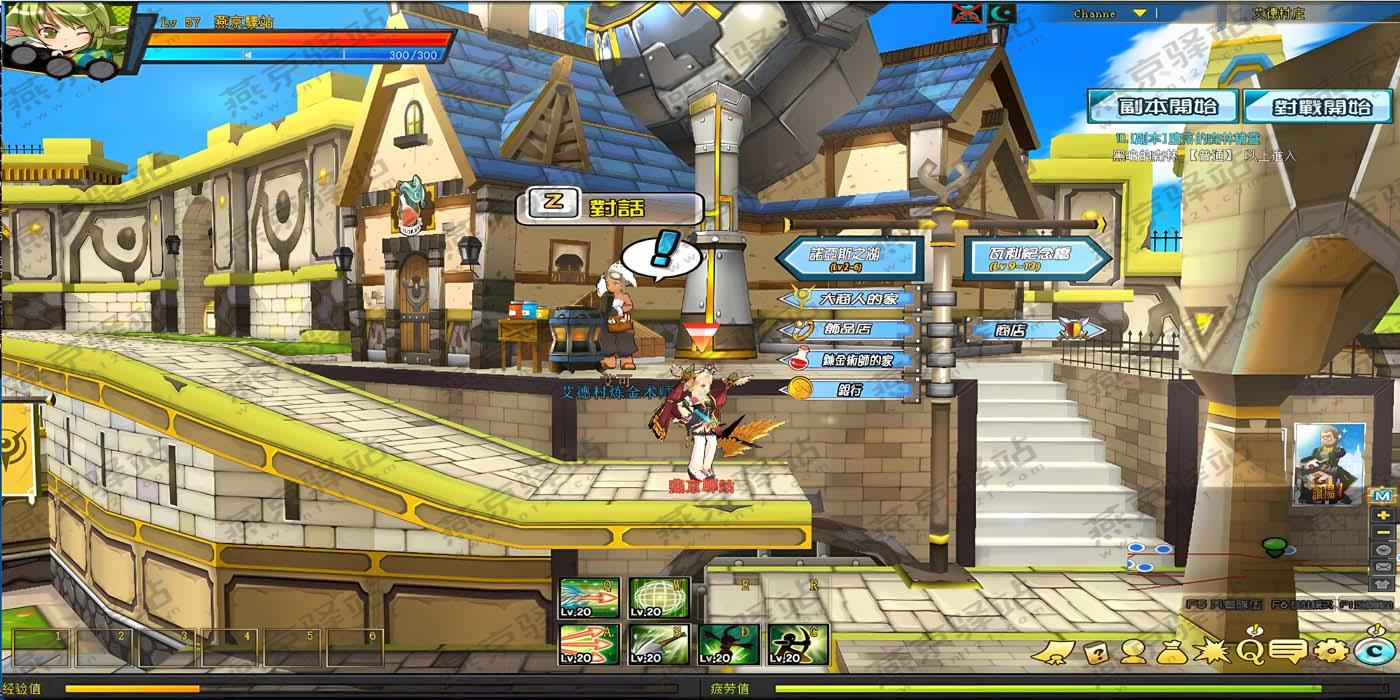Activate the C archer silhouette skill
Viewport: 1400px width, 700px height.
point(798,644)
